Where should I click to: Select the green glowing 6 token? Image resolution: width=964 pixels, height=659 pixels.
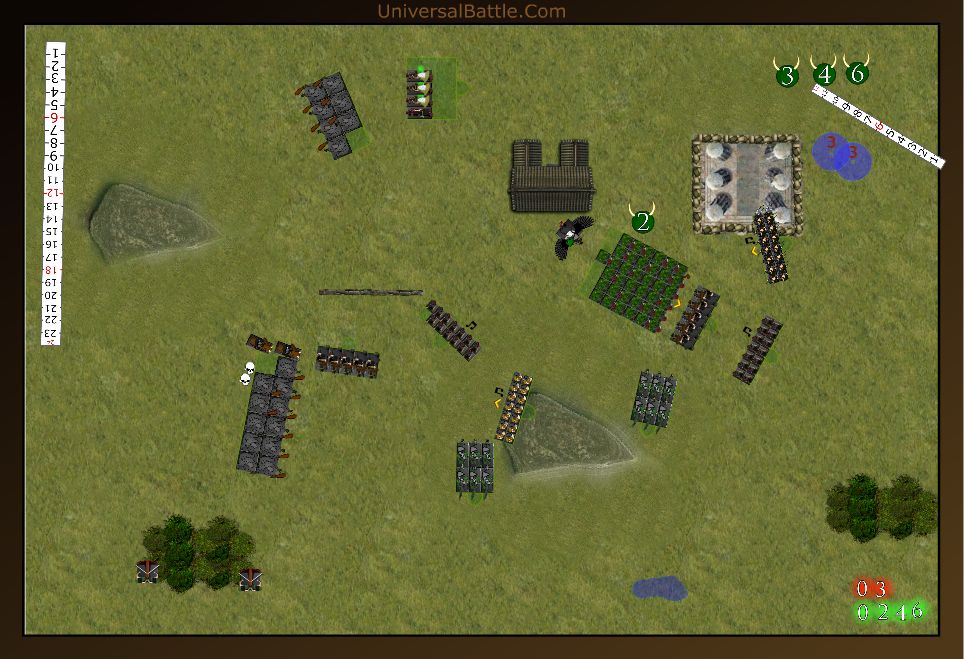click(917, 611)
